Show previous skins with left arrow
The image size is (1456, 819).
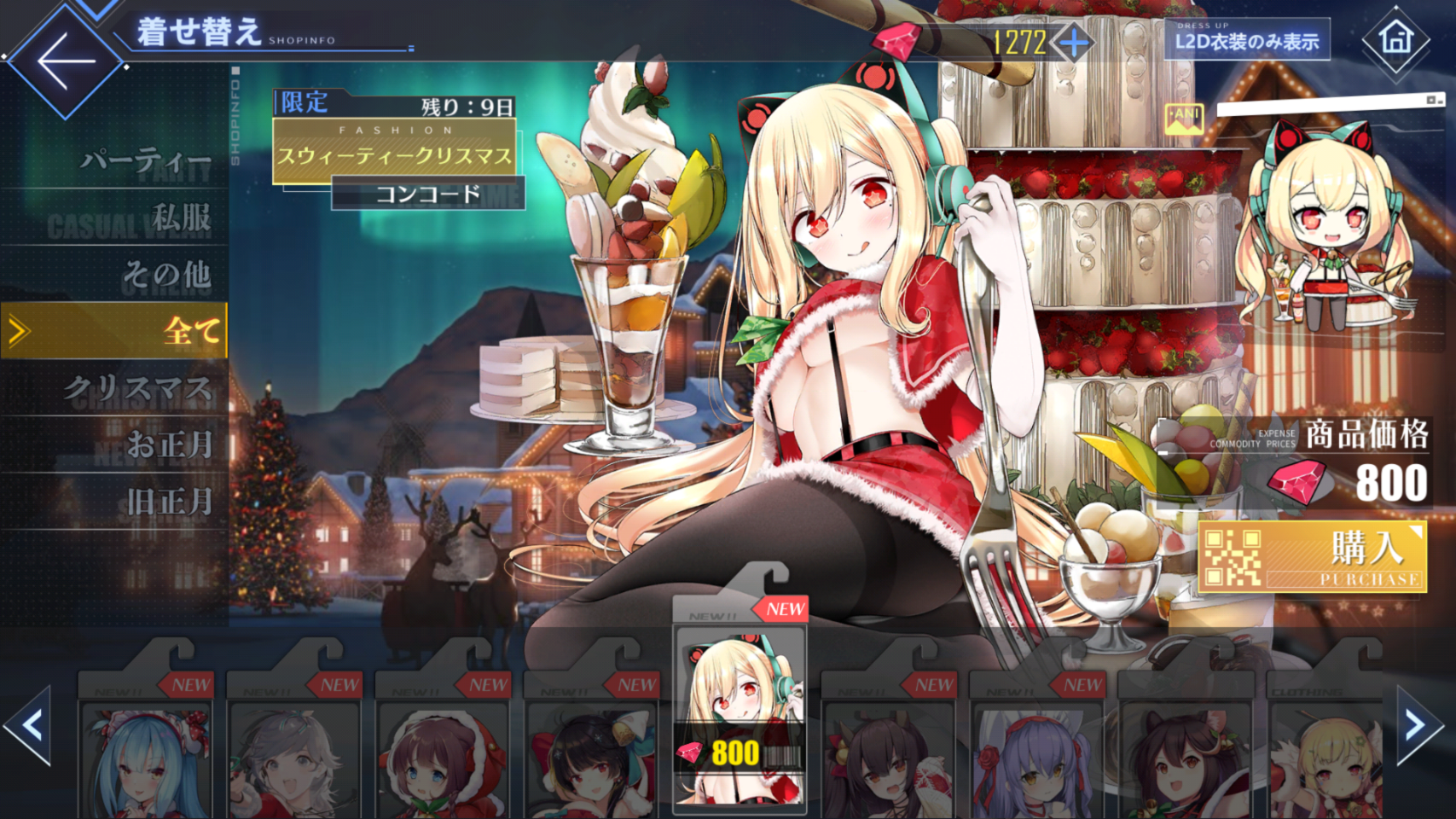coord(29,726)
